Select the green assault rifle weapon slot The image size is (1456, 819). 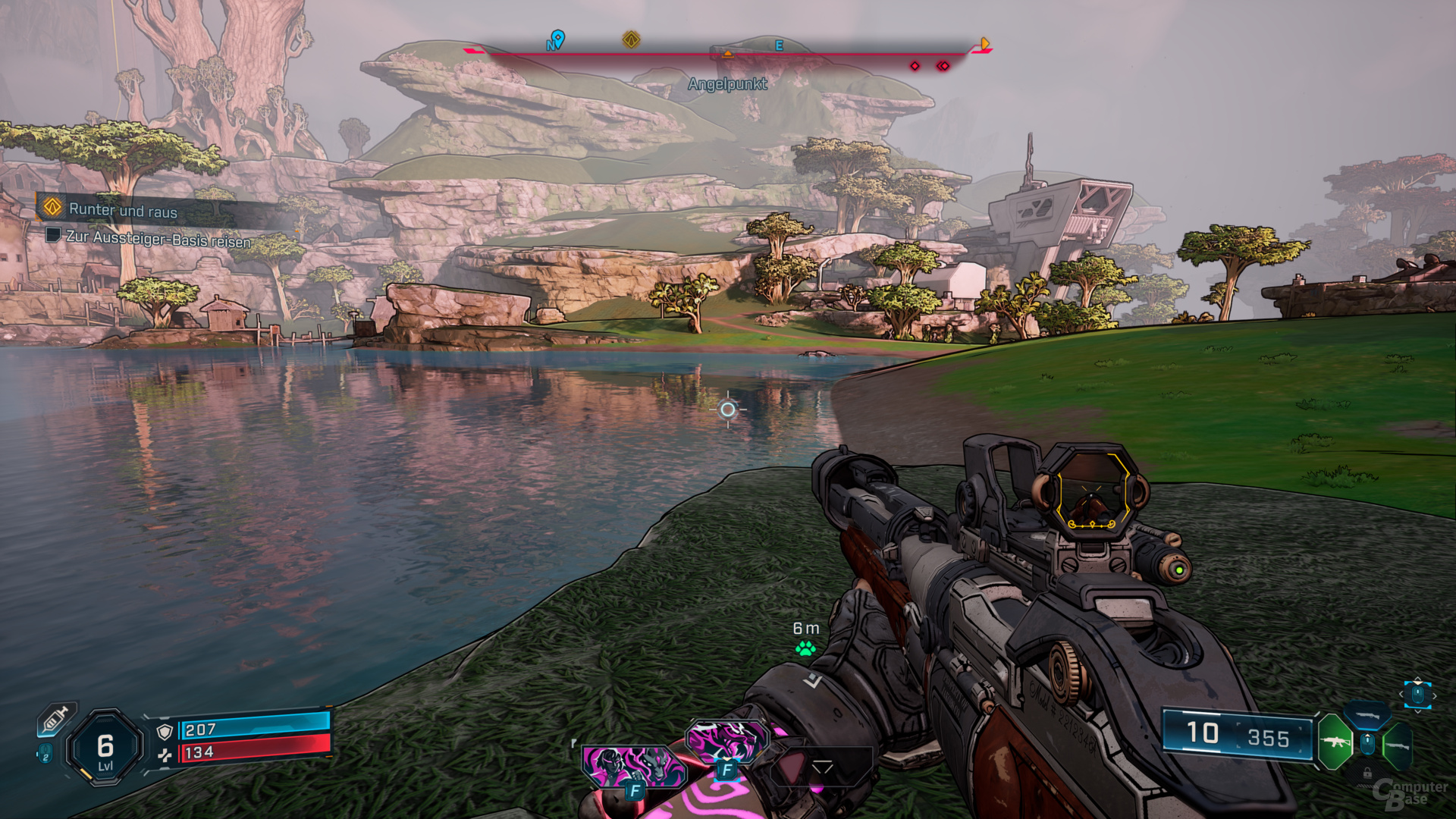click(1334, 741)
